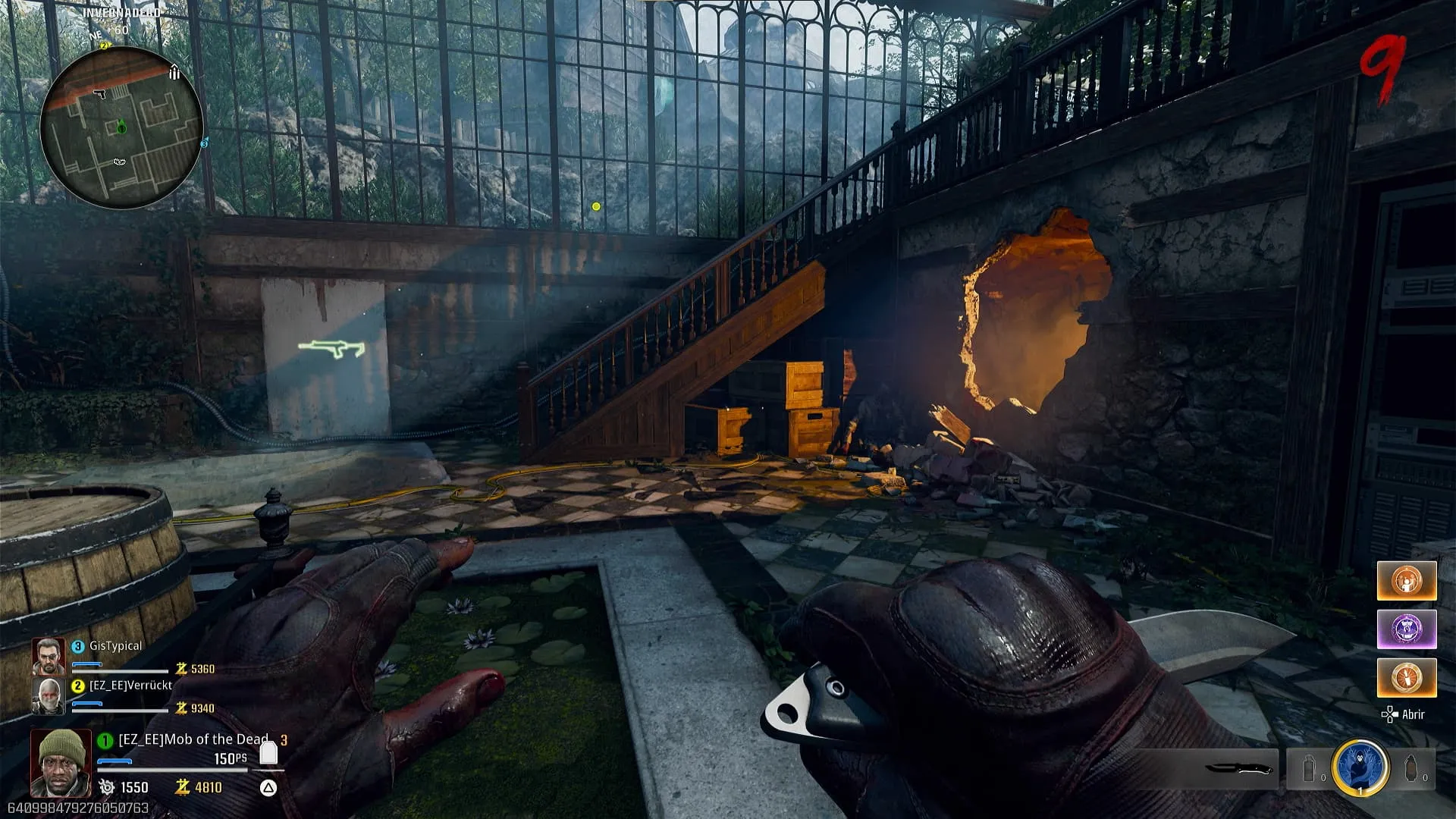Select the orange figures gobblegum at top
The width and height of the screenshot is (1456, 819).
tap(1407, 581)
